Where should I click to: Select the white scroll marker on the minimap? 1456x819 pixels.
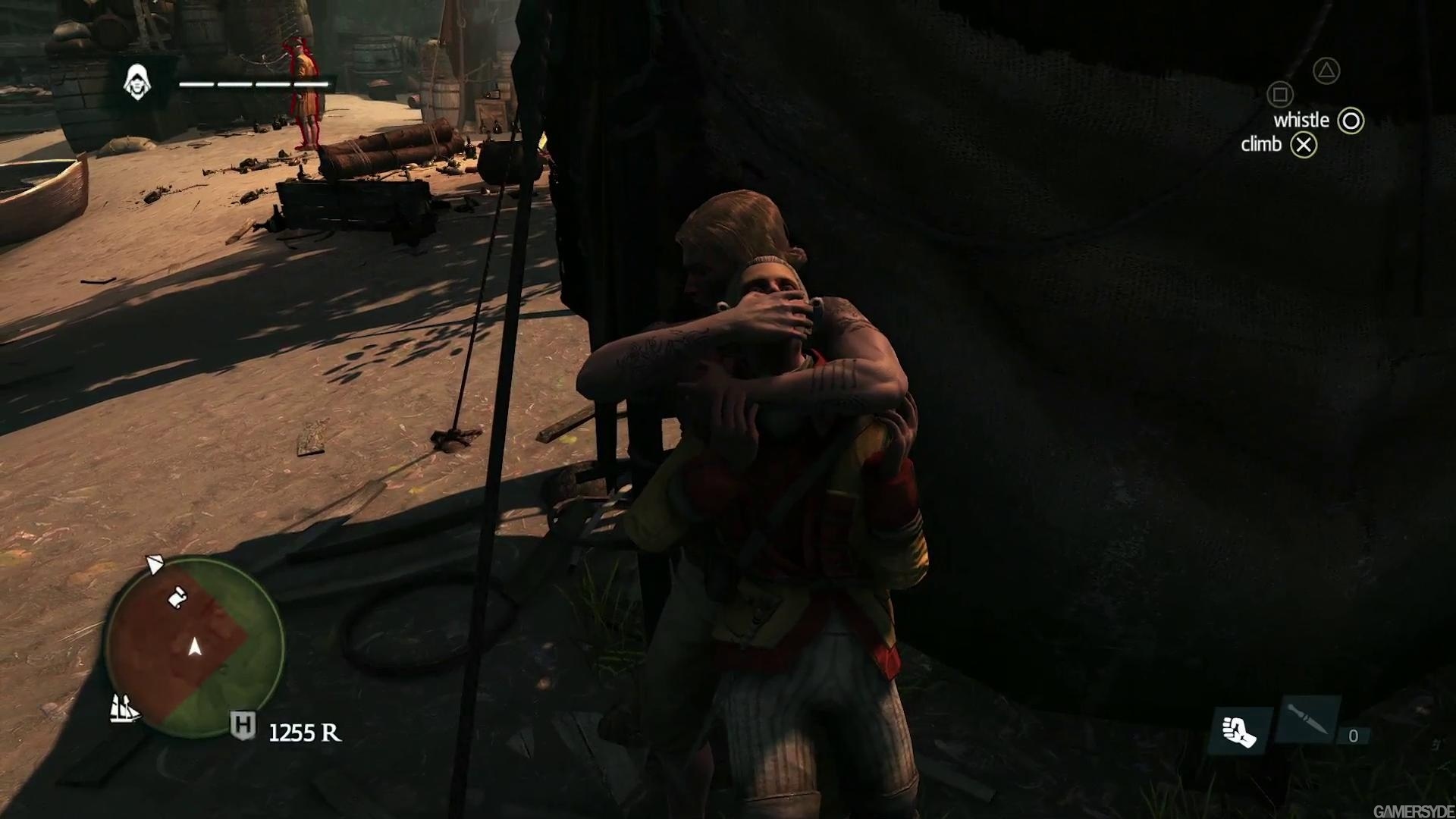(177, 598)
